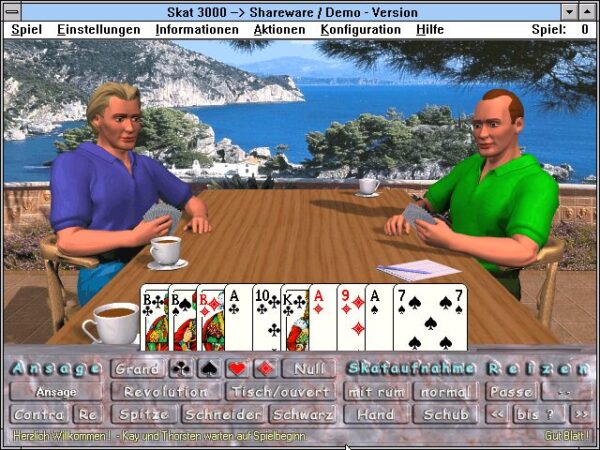Open the Aktionen menu
The height and width of the screenshot is (450, 600).
[279, 30]
